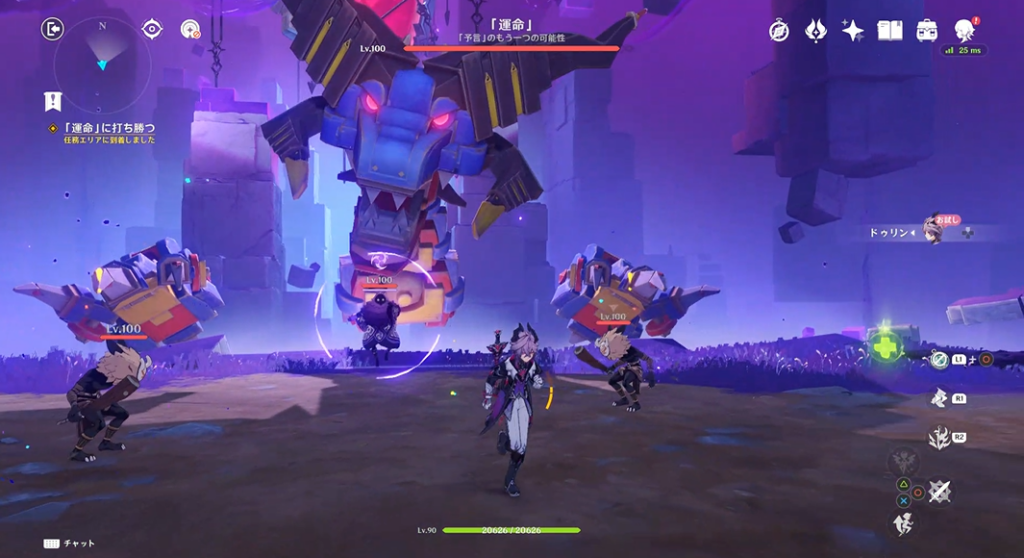The width and height of the screenshot is (1024, 558).
Task: Click the exit domain door icon
Action: tap(53, 29)
